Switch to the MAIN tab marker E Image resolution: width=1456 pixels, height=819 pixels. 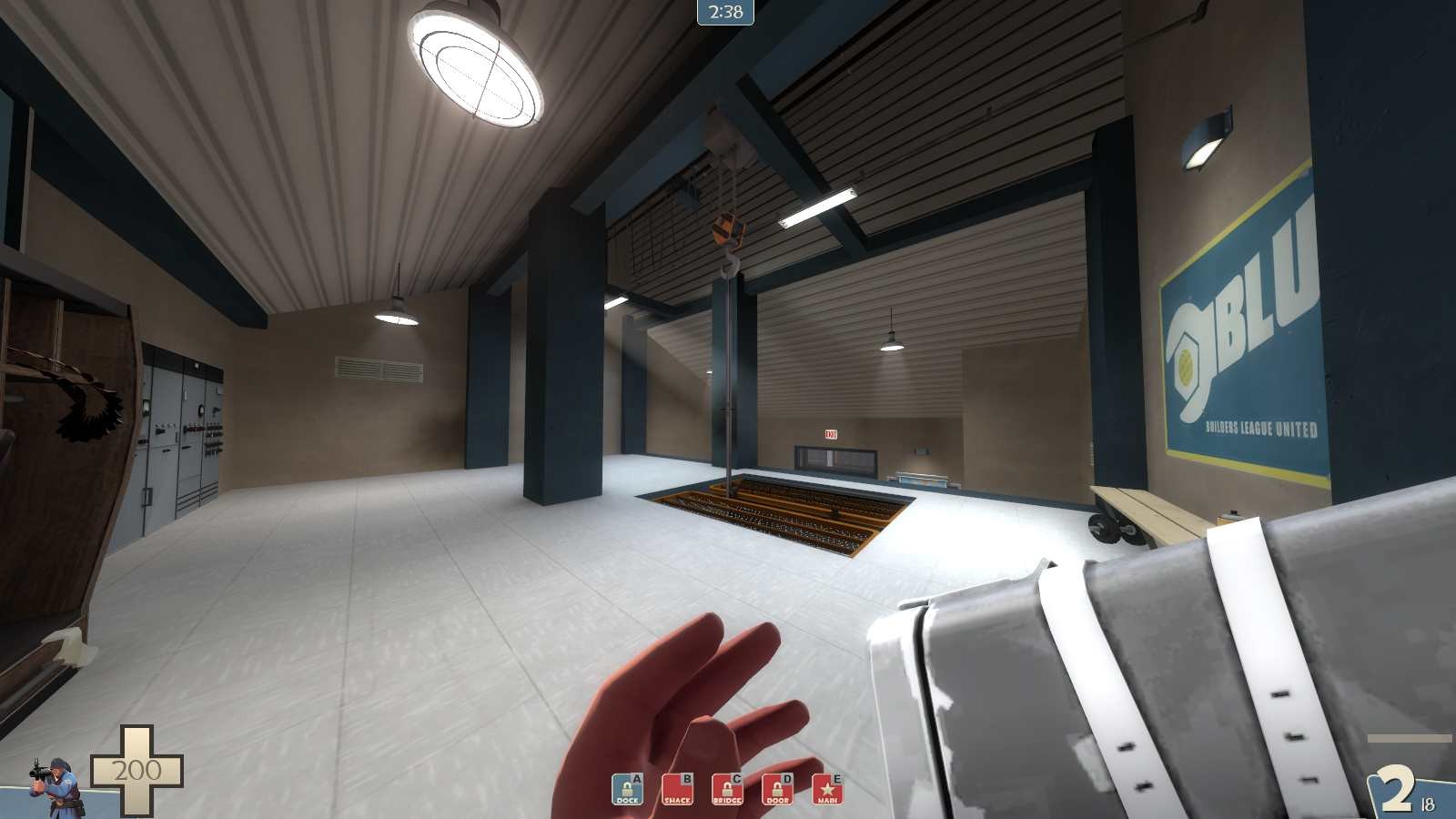[837, 778]
